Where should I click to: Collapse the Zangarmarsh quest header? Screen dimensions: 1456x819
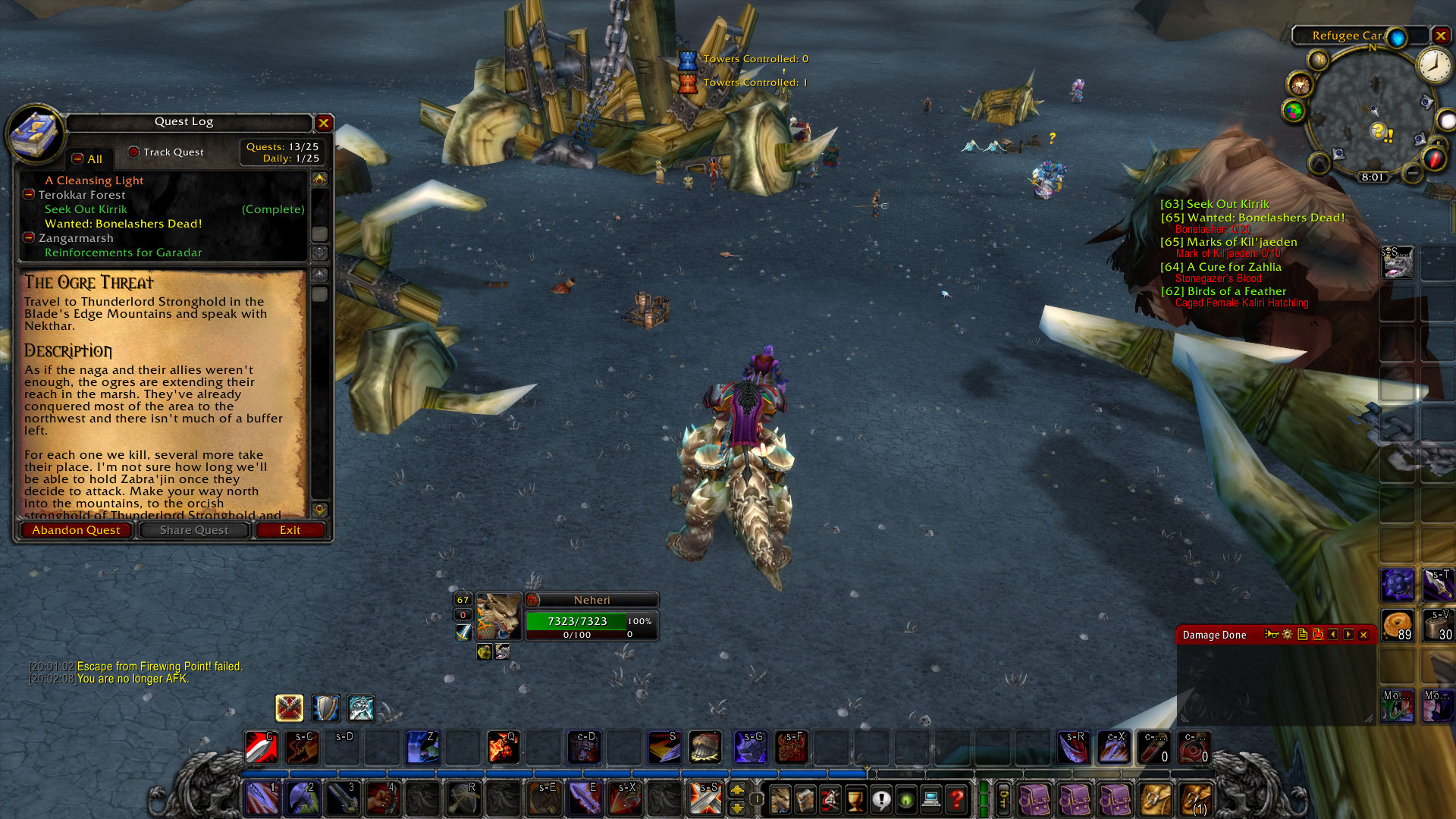(28, 238)
